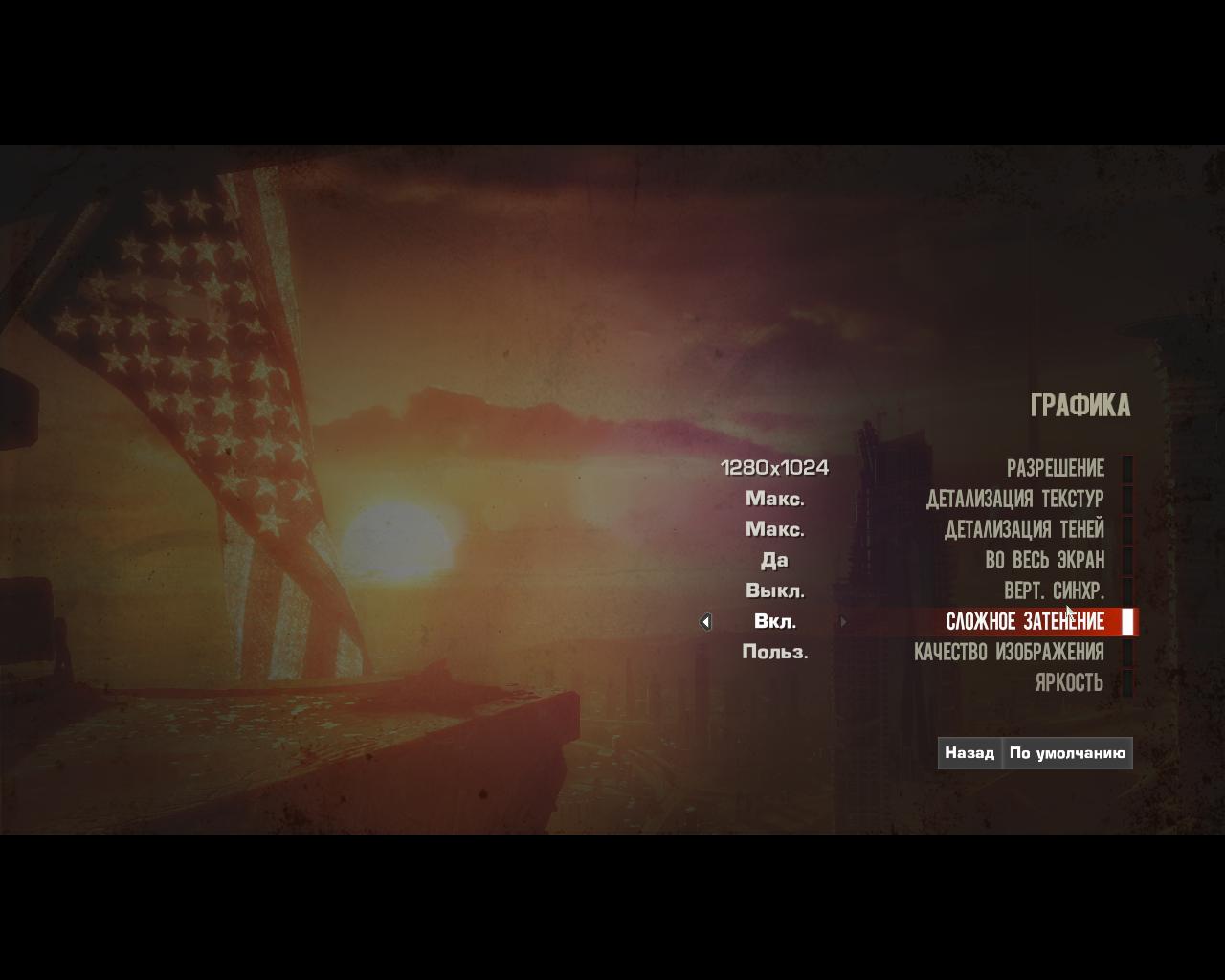1225x980 pixels.
Task: Click the right arrow beside Вкл.
Action: [843, 622]
